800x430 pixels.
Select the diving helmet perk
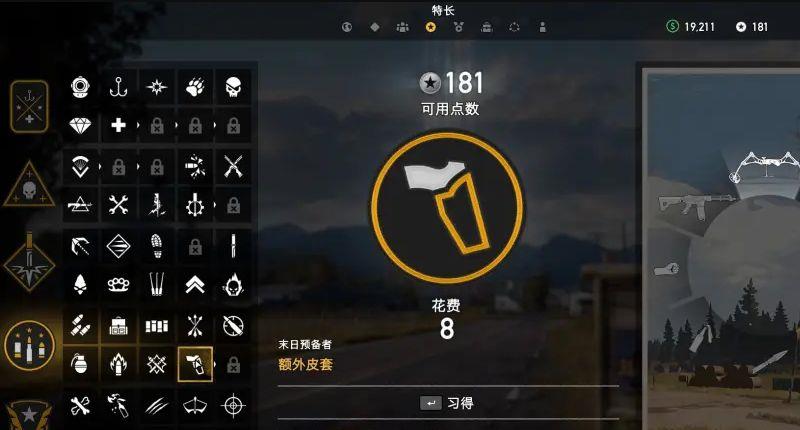(x=81, y=87)
